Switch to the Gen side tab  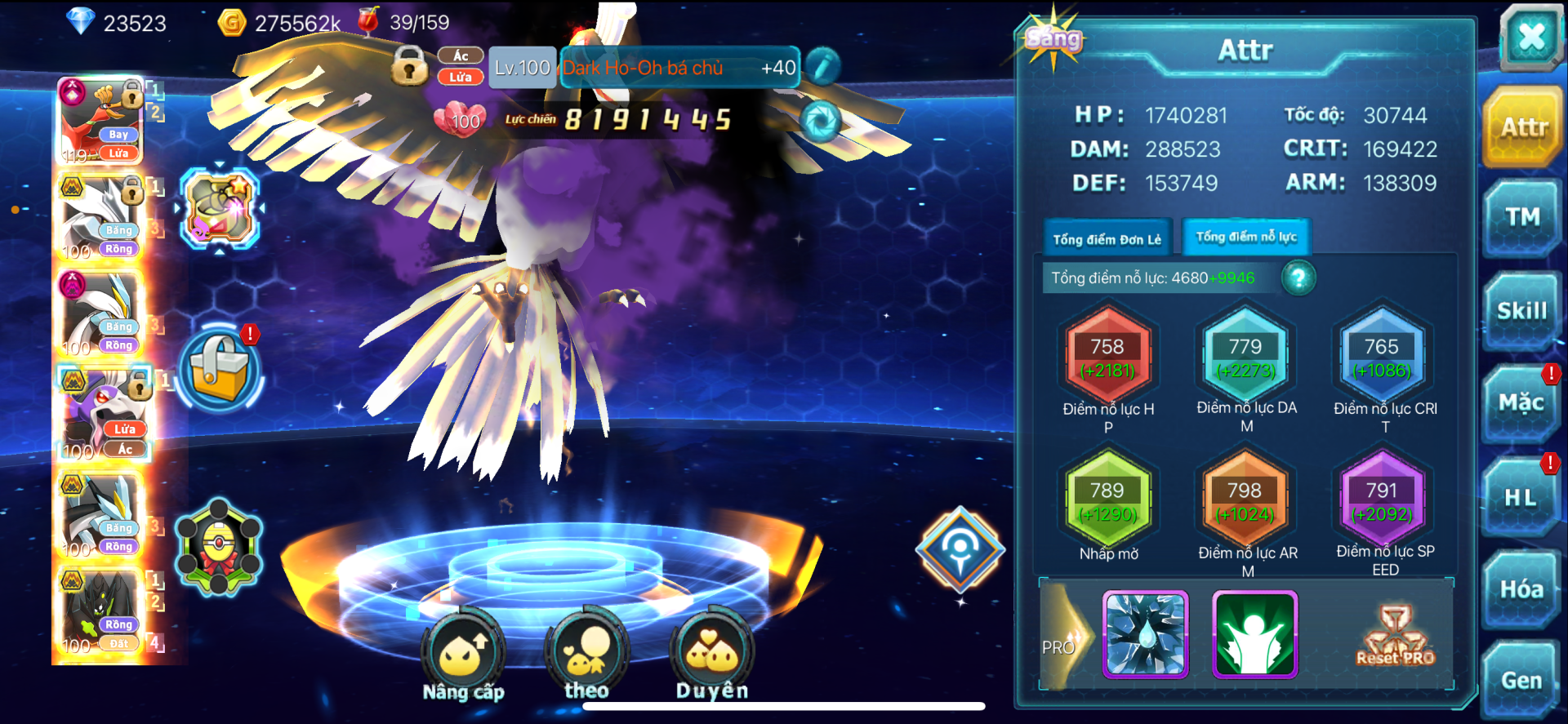pos(1521,680)
